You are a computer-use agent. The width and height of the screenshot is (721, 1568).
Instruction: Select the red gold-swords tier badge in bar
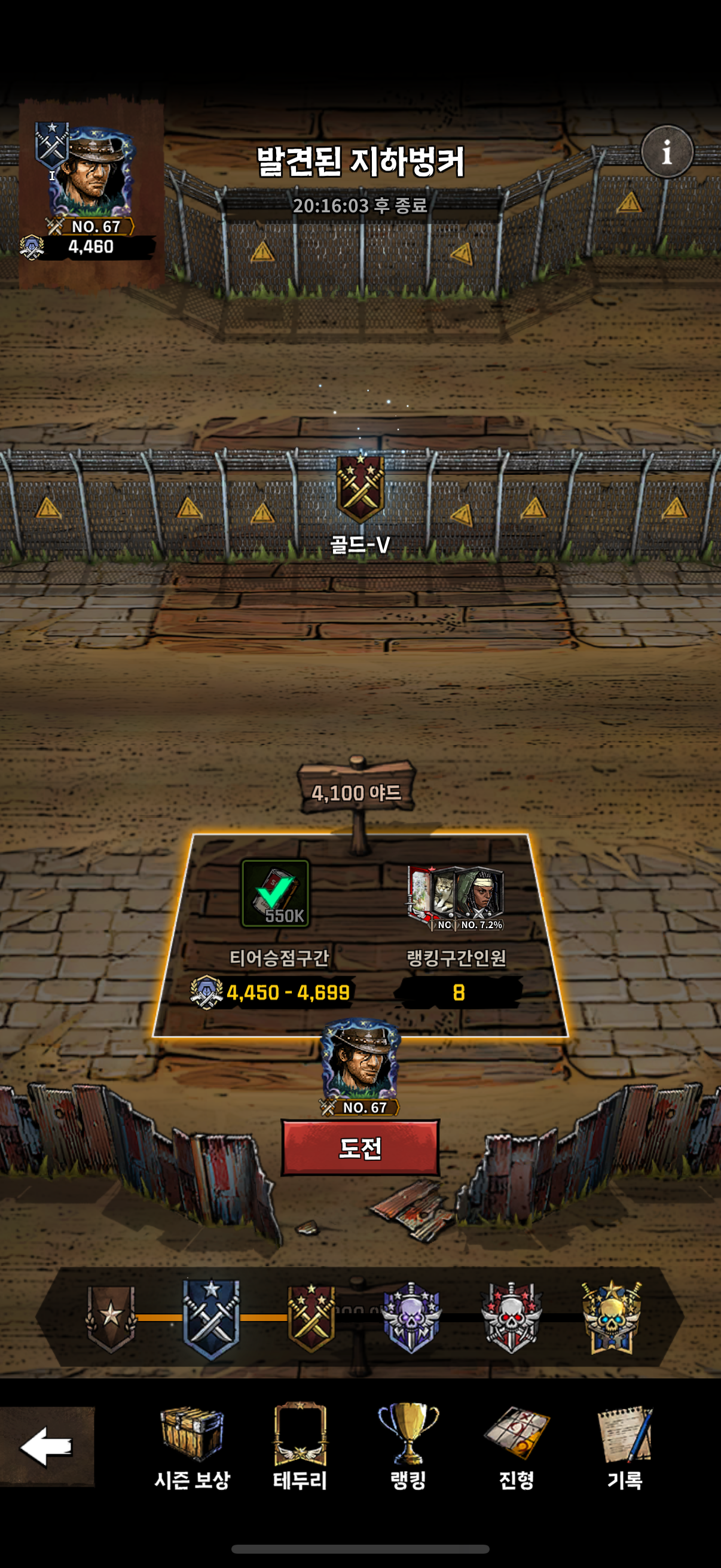(311, 1317)
